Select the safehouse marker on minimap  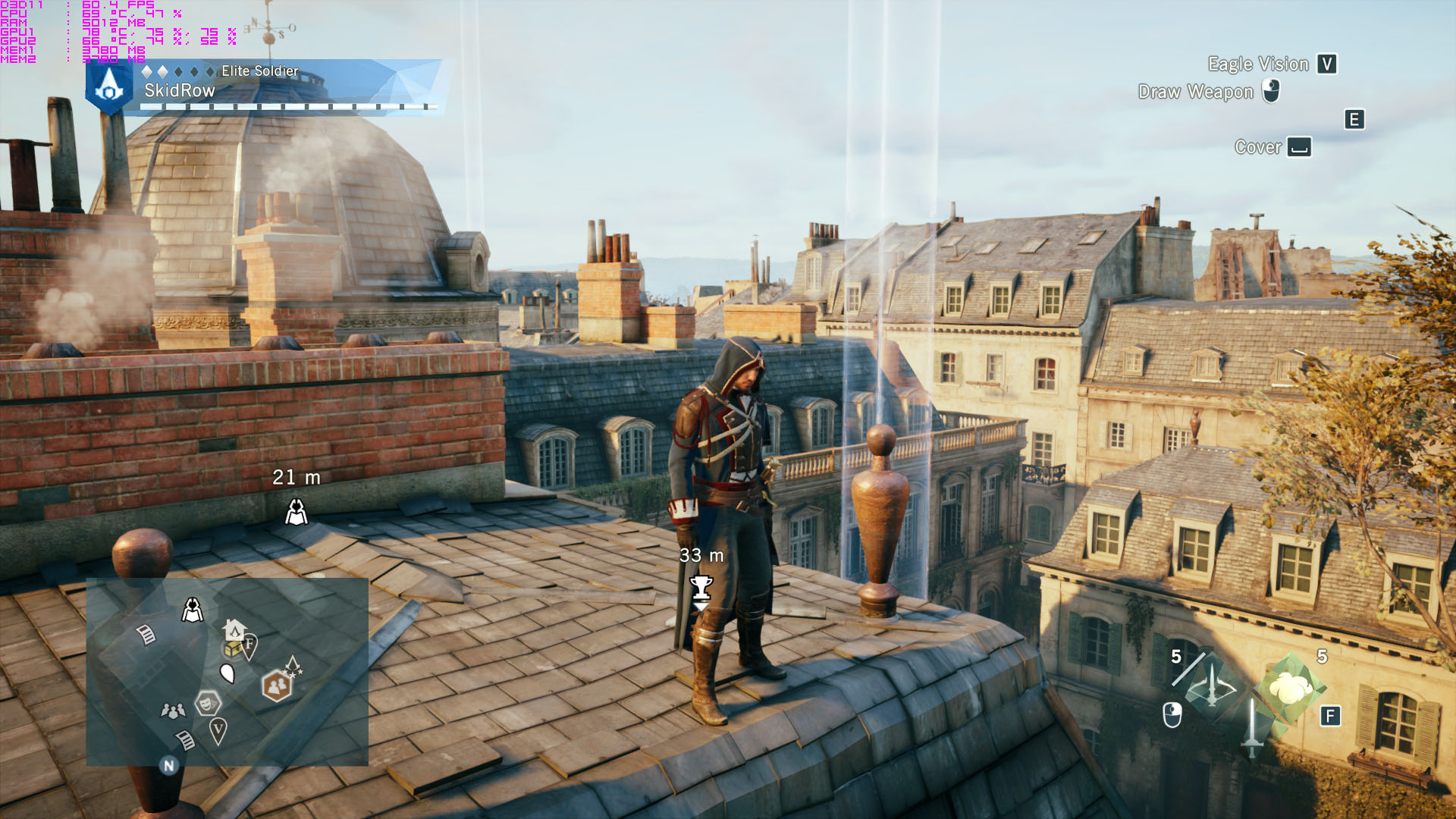[x=234, y=629]
